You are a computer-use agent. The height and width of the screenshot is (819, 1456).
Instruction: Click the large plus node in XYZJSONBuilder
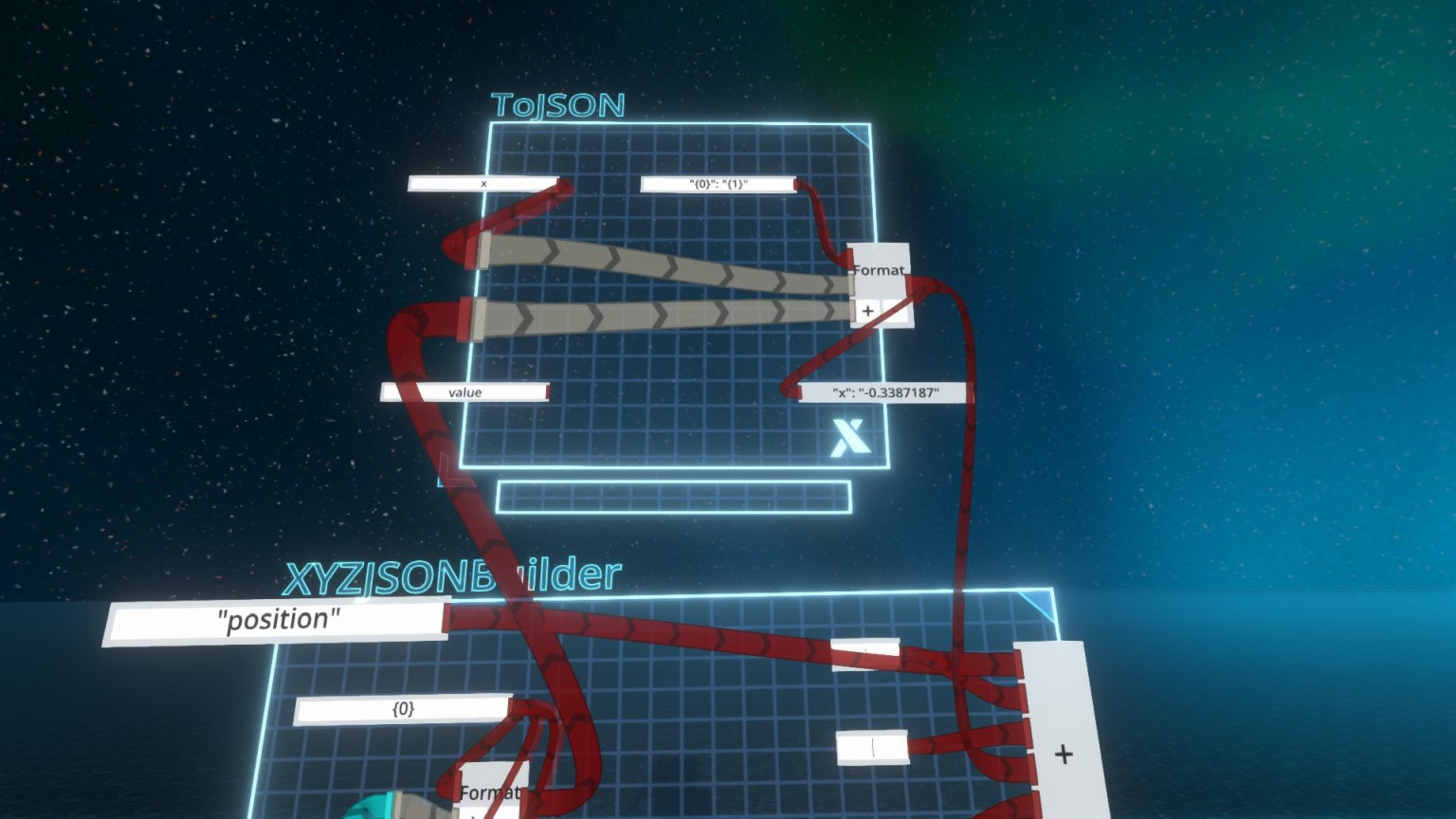click(x=1064, y=754)
